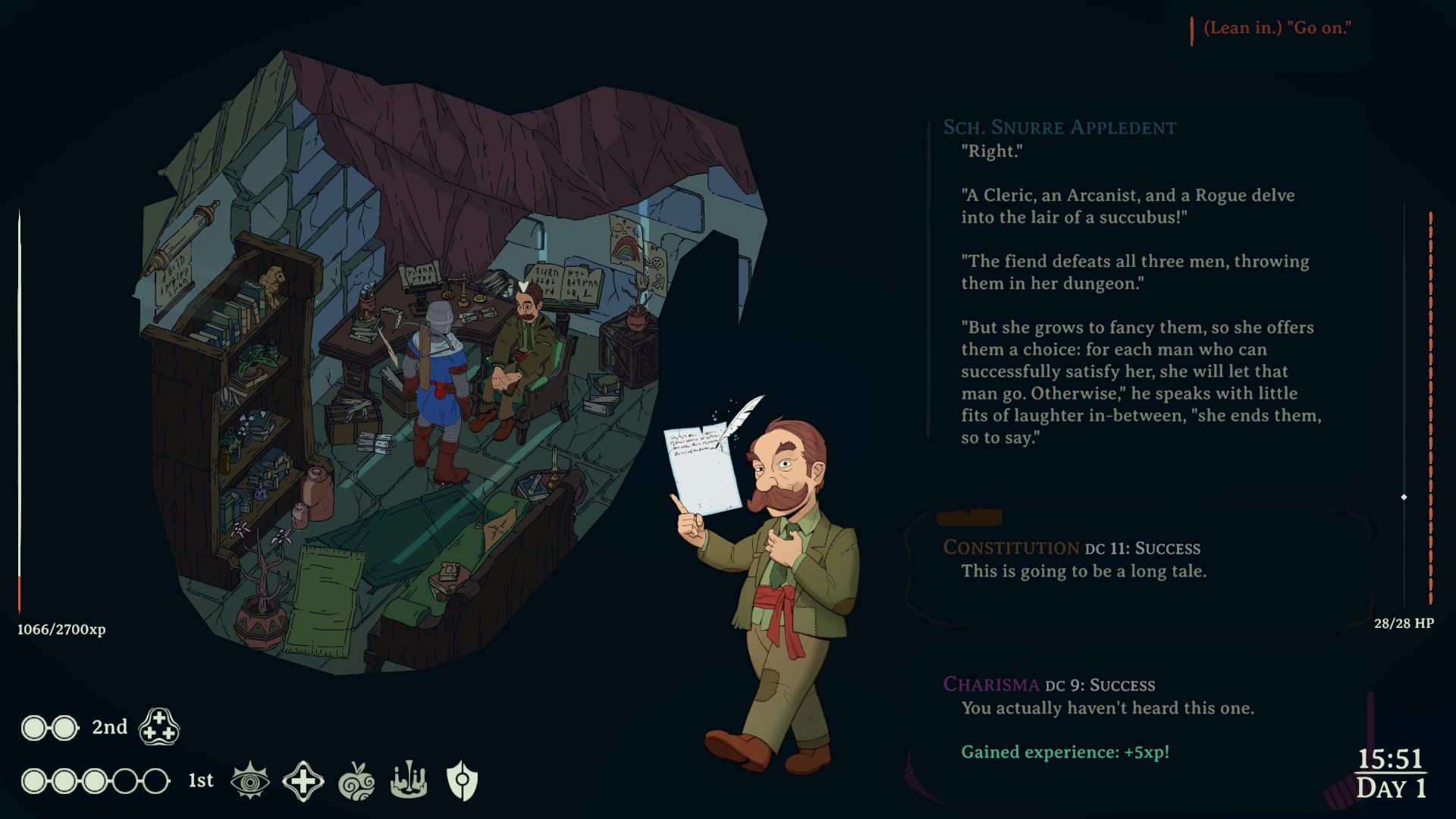
Task: Cast the triple-cross 2nd level healing spell
Action: (x=159, y=727)
